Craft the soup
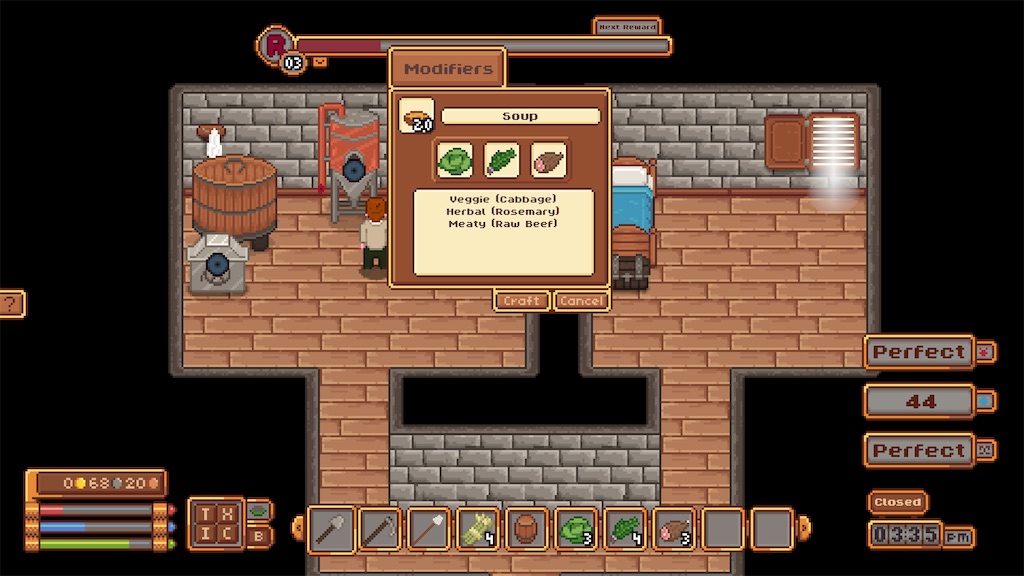The height and width of the screenshot is (576, 1024). (x=521, y=301)
